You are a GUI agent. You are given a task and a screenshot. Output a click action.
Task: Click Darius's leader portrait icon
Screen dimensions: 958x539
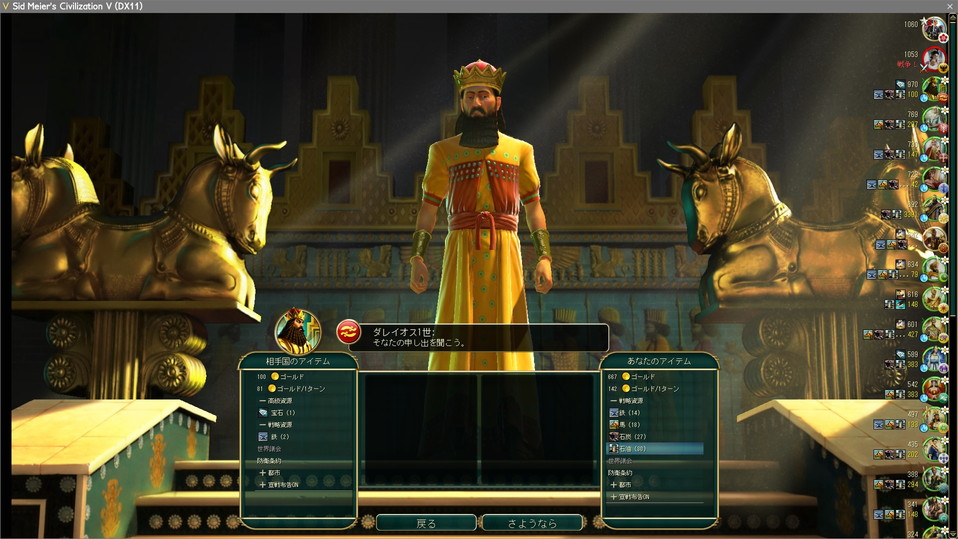coord(298,330)
